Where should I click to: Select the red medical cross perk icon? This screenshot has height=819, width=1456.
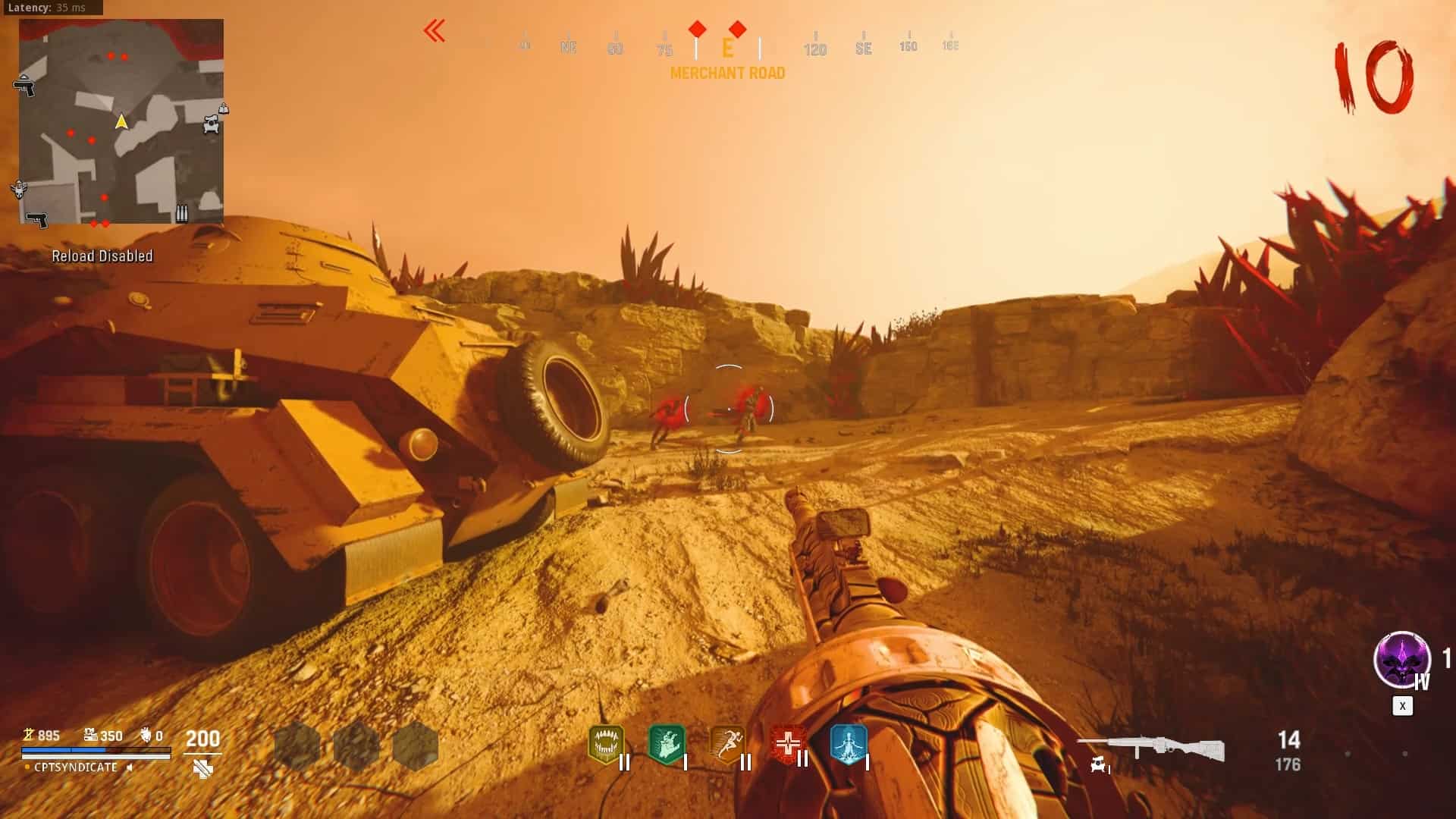[x=788, y=745]
